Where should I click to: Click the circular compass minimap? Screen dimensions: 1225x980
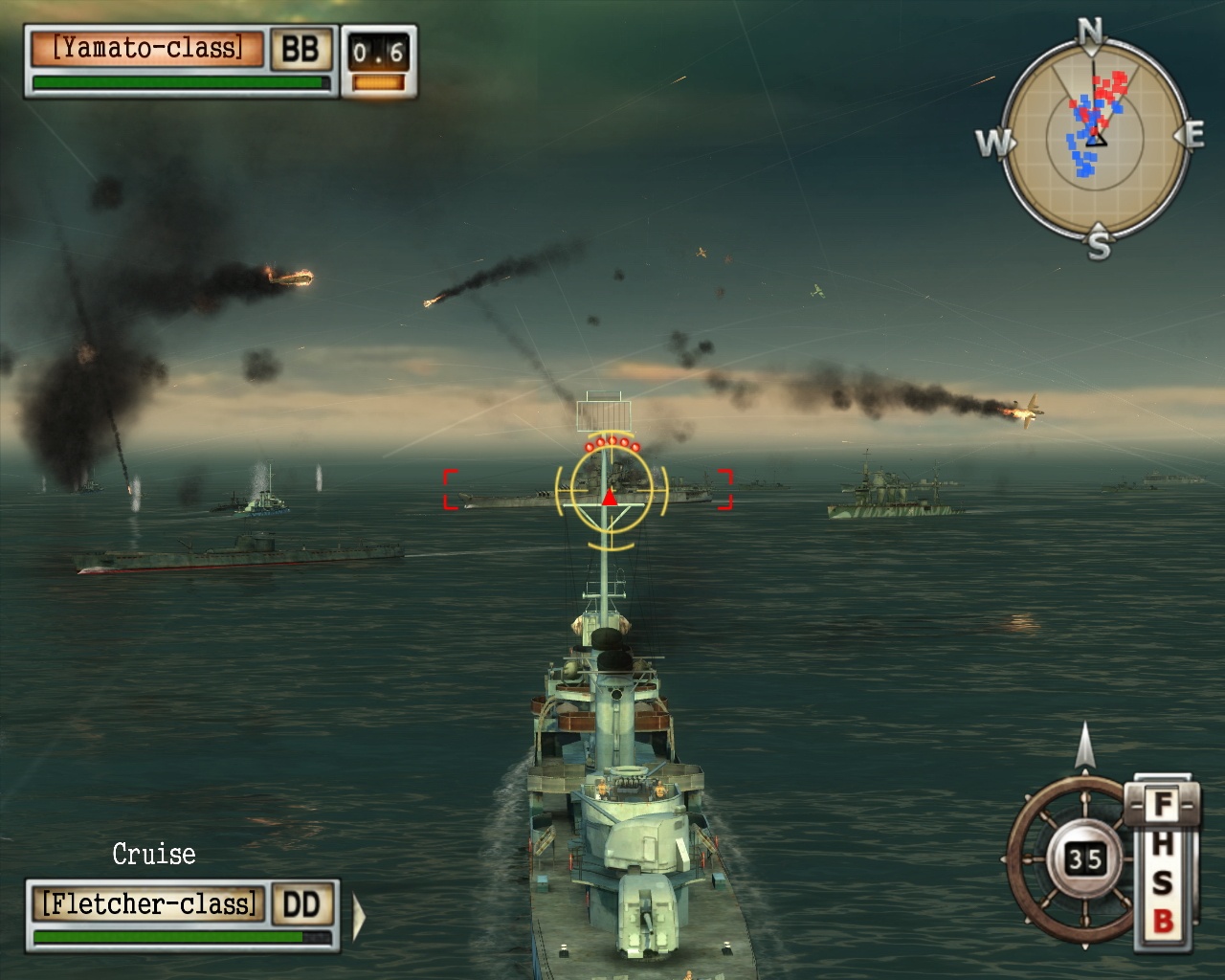(x=1096, y=139)
